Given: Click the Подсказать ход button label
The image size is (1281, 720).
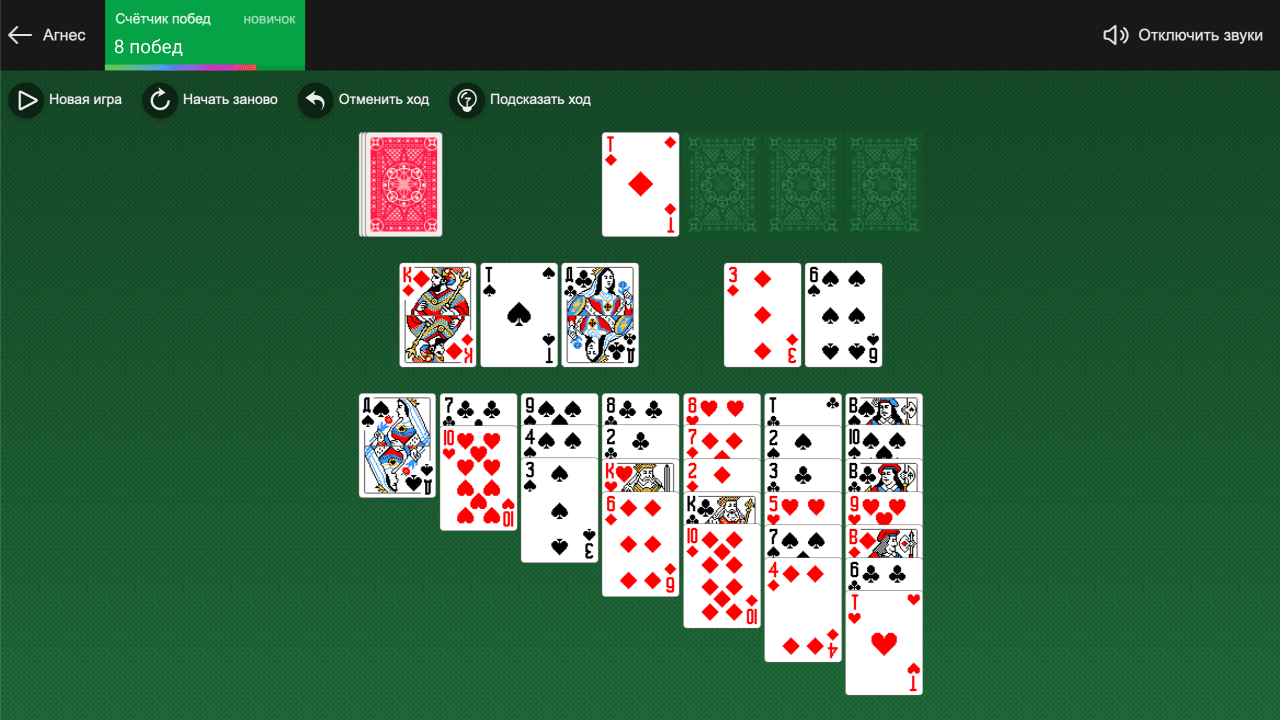Looking at the screenshot, I should [x=540, y=99].
